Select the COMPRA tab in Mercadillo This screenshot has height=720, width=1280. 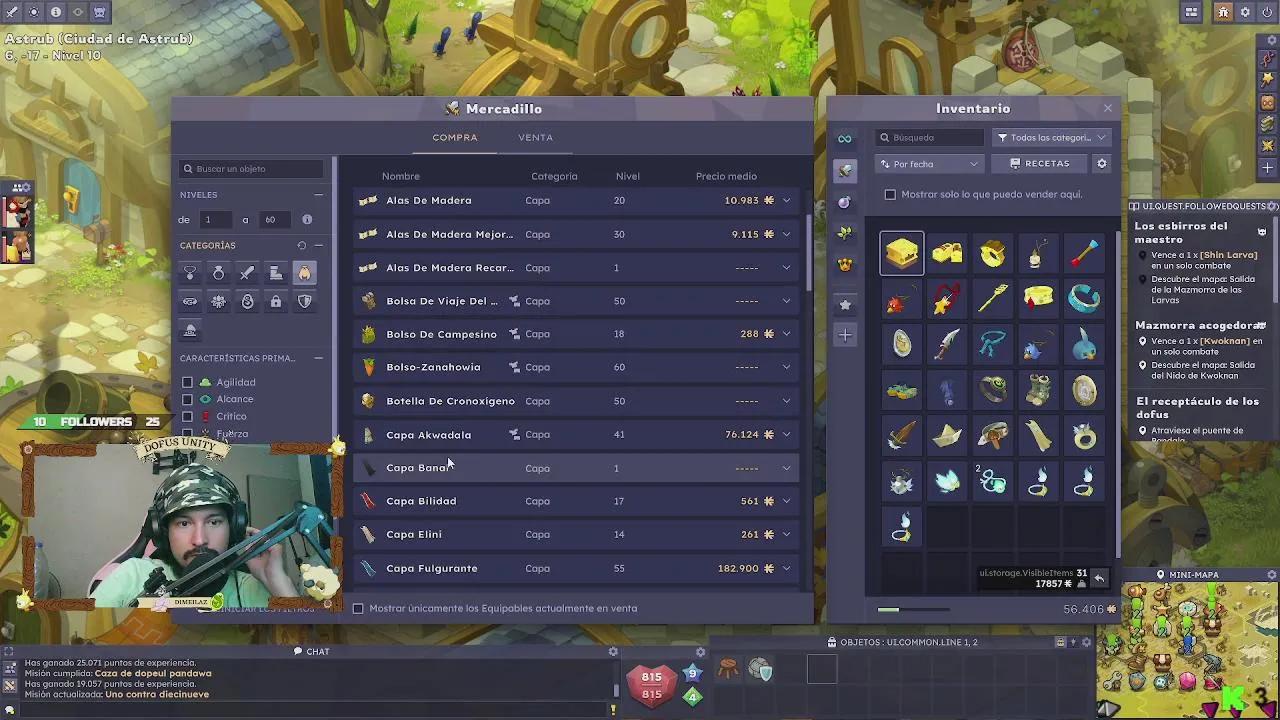[455, 137]
